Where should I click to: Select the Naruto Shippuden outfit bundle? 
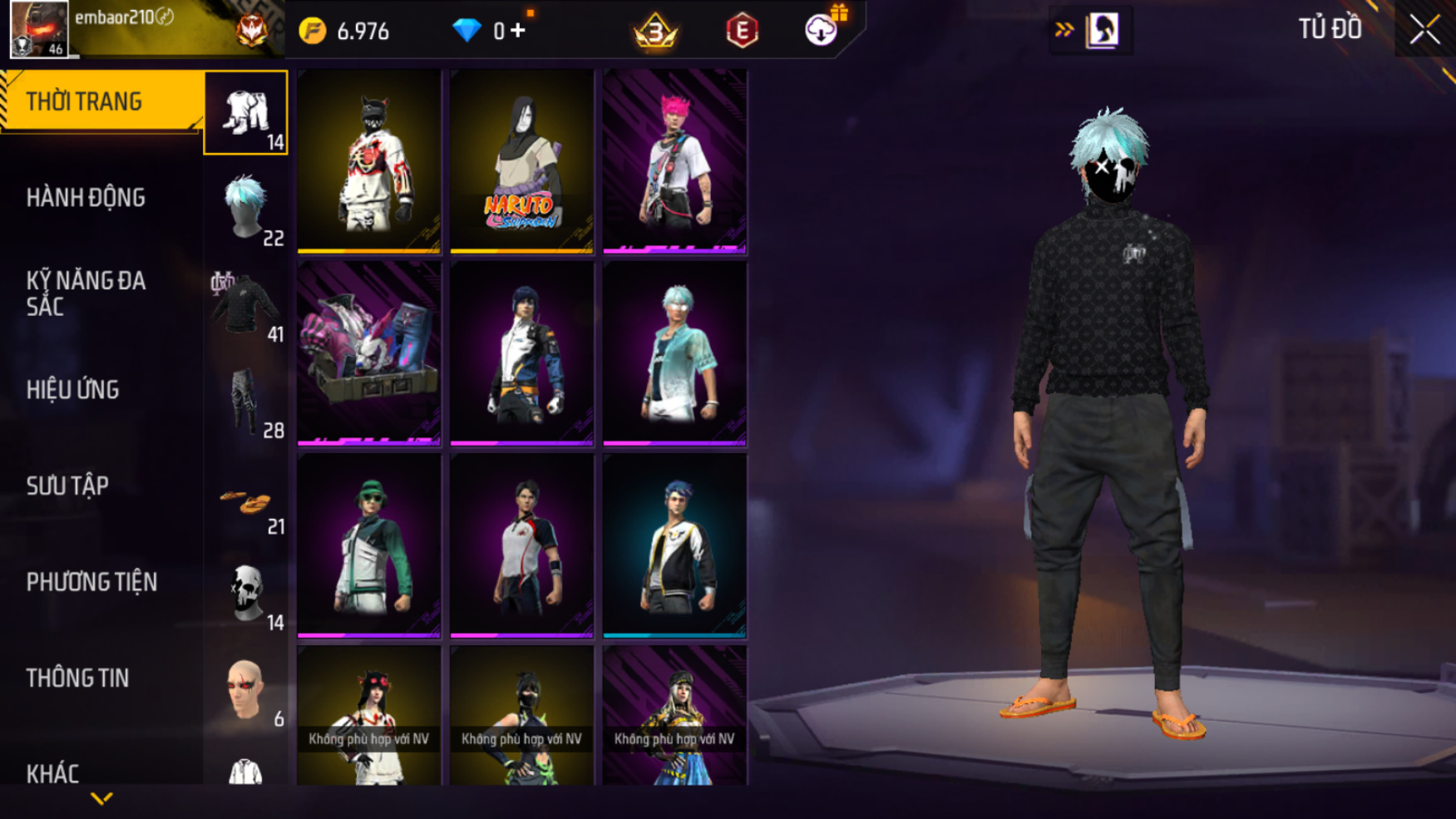521,161
